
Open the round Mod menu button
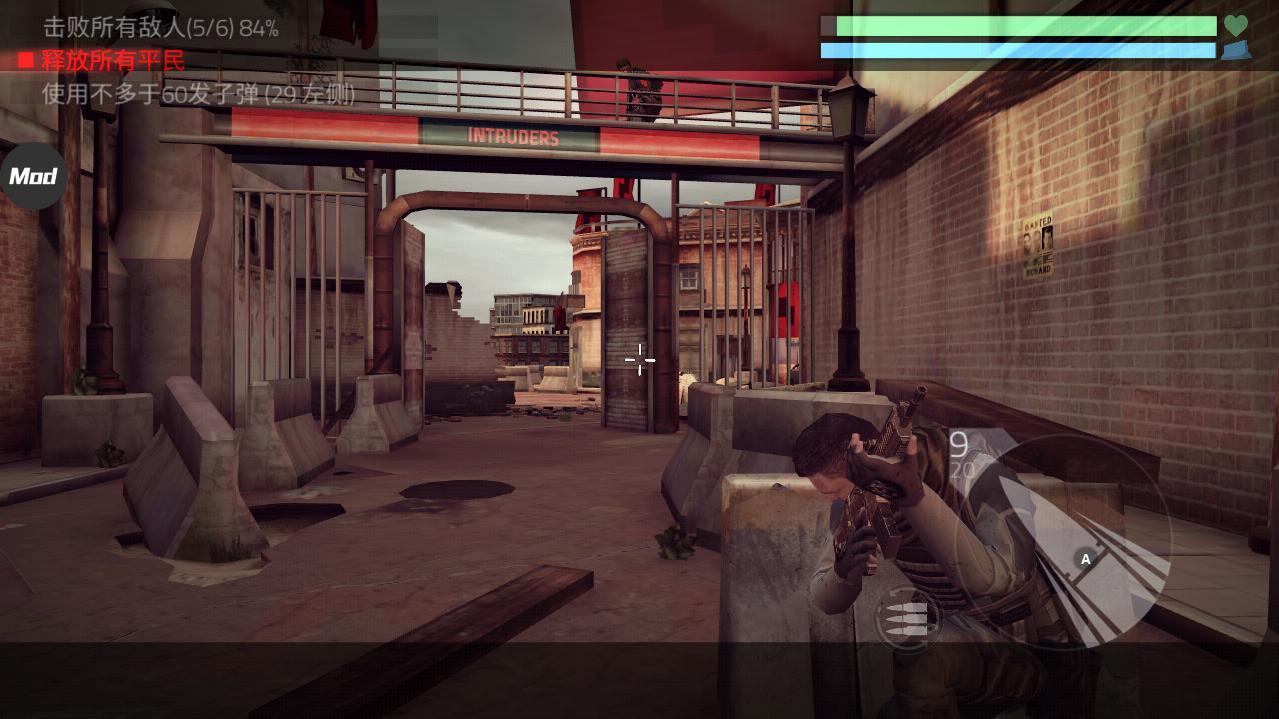tap(33, 176)
